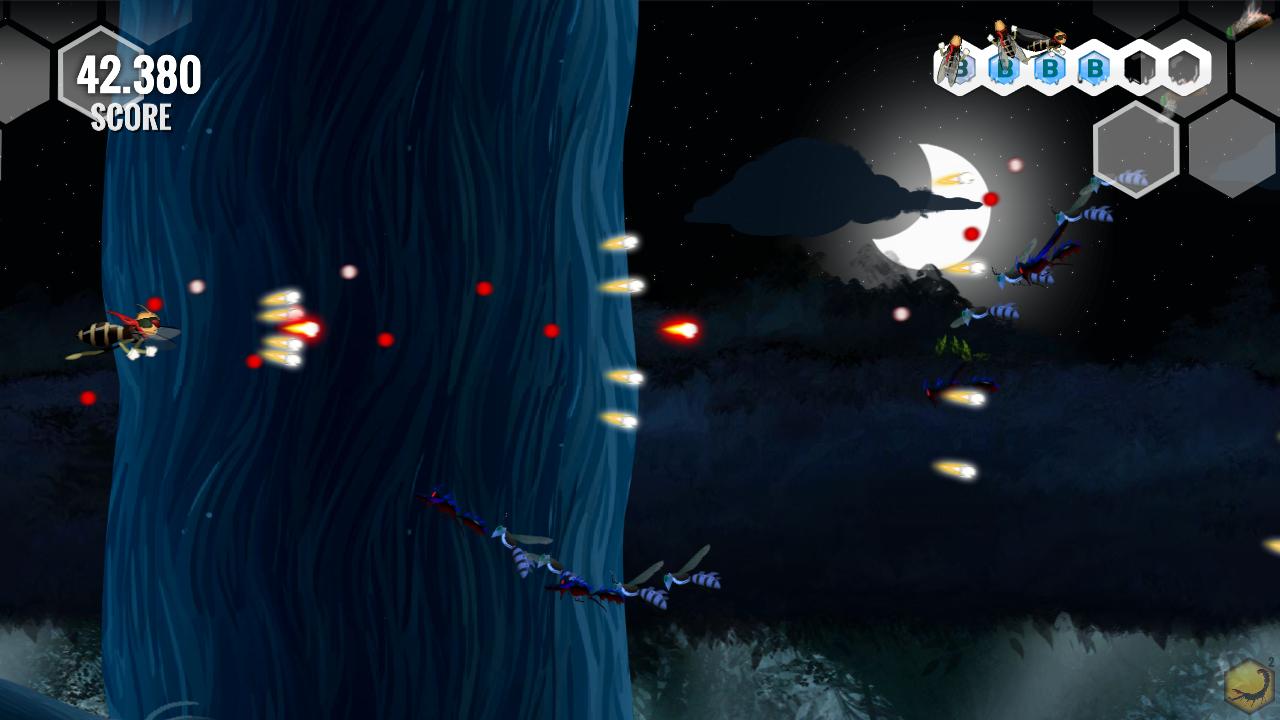Click the number 2 beside the scorpion hexagon
This screenshot has height=720, width=1280.
click(x=1270, y=663)
